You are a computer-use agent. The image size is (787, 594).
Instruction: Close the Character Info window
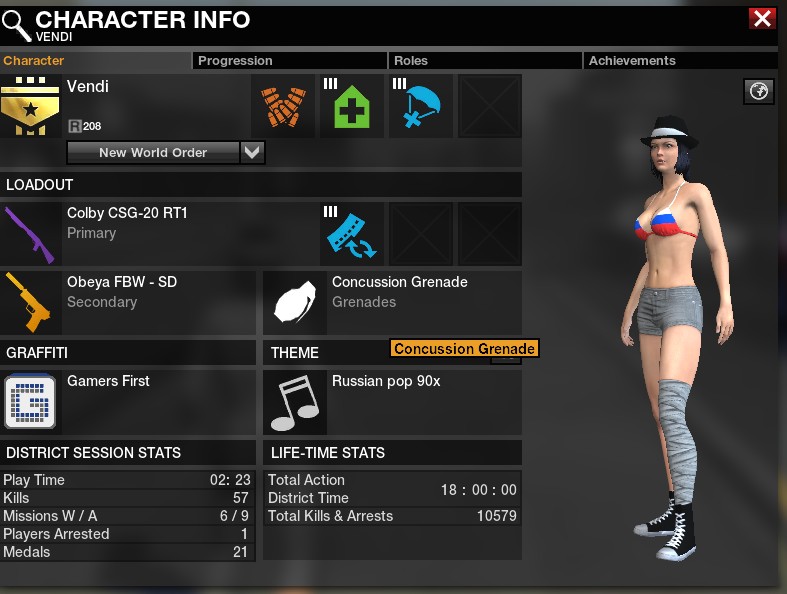[x=762, y=18]
